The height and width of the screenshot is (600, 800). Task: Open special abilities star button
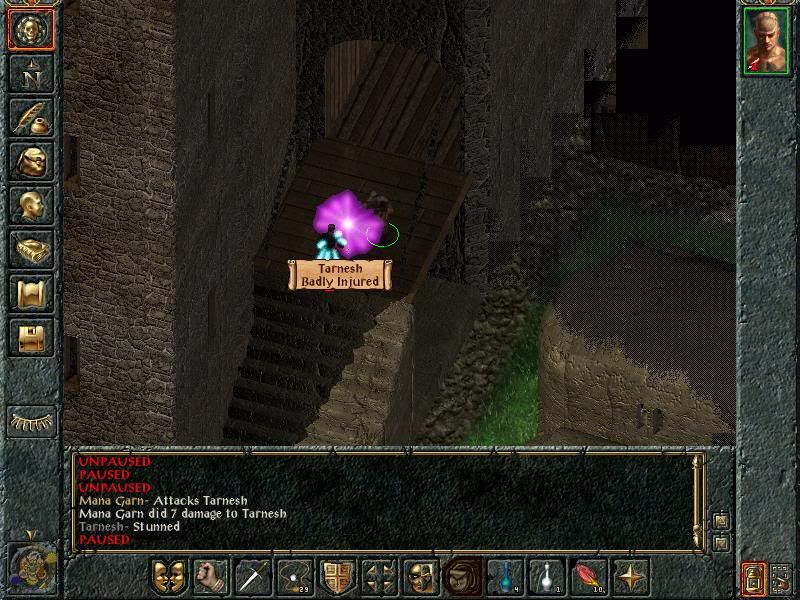point(631,577)
